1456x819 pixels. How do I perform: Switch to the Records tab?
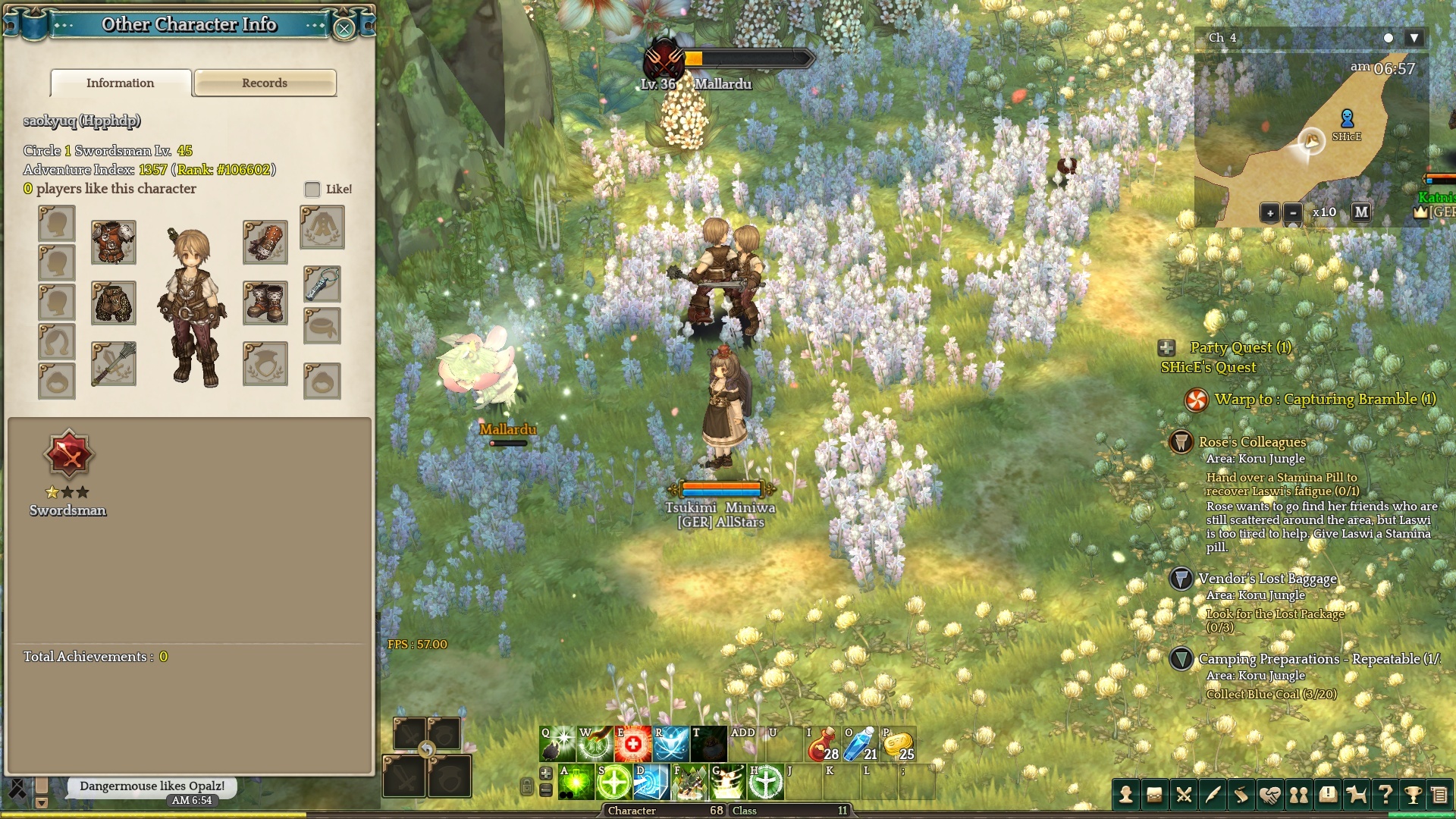click(x=265, y=83)
